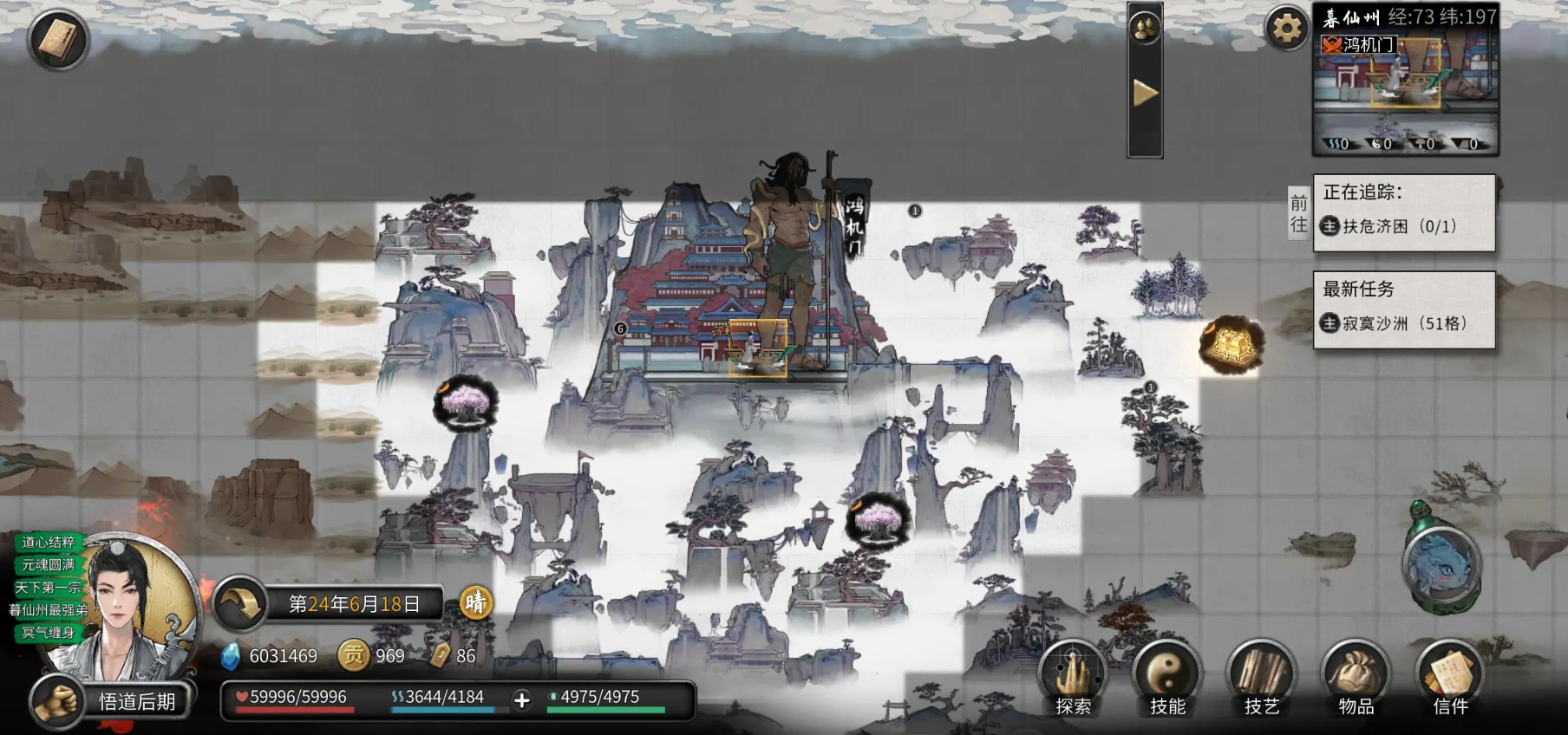The image size is (1568, 735).
Task: Go to tracked quest via 前往
Action: coord(1298,214)
